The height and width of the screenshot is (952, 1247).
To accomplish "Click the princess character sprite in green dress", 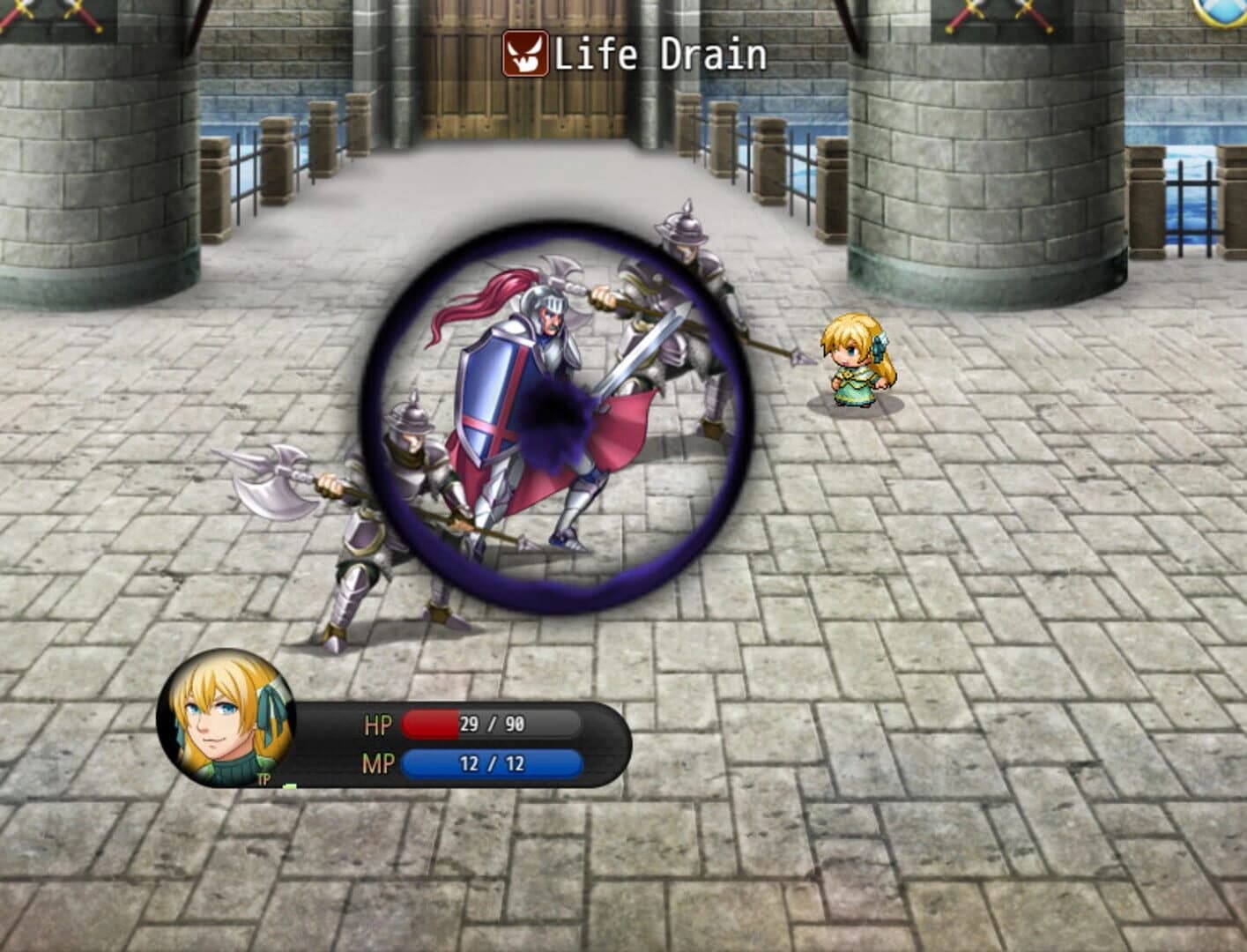I will 853,361.
